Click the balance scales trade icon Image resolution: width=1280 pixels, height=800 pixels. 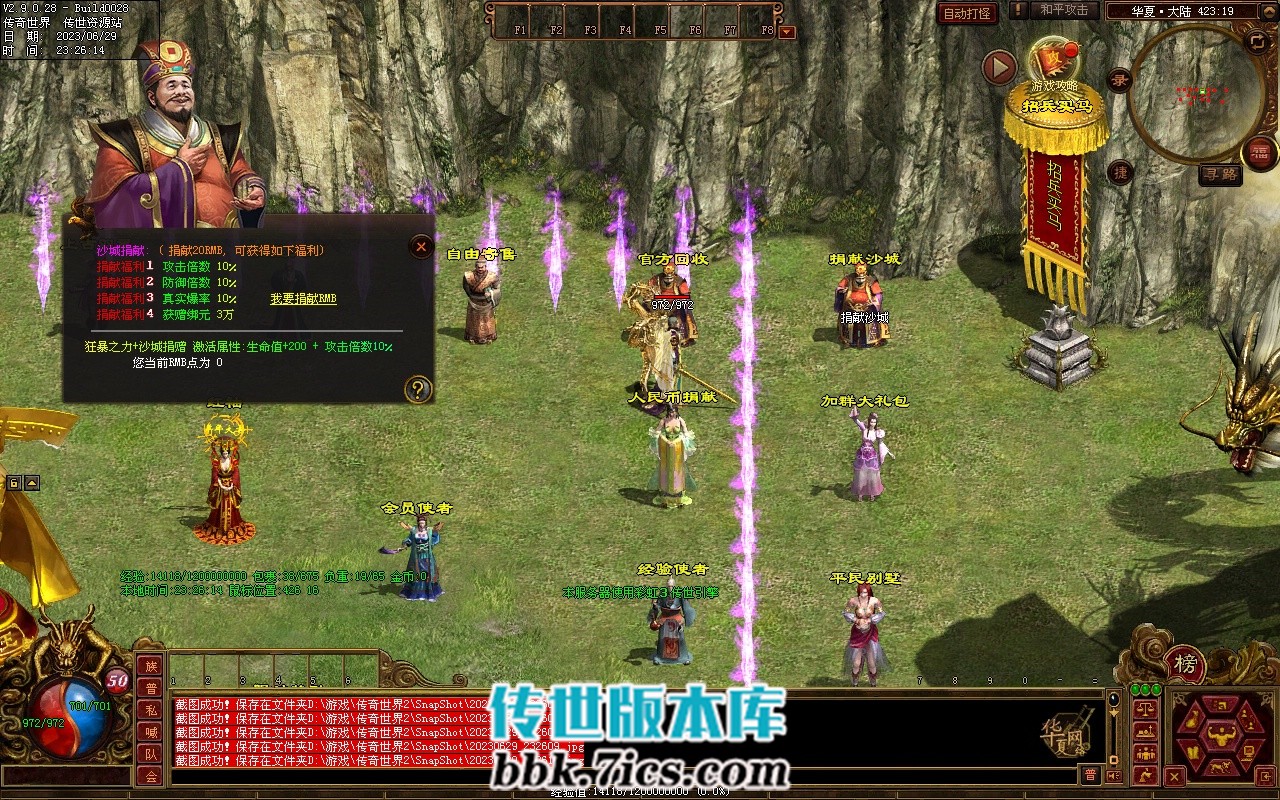pyautogui.click(x=1145, y=709)
